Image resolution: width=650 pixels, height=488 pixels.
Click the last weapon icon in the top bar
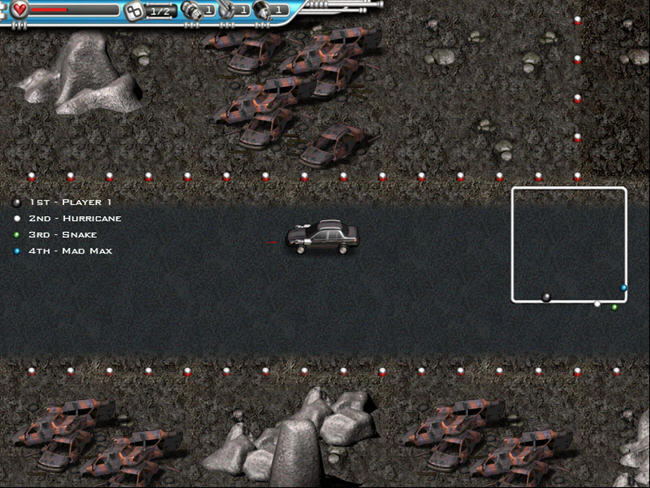tap(262, 11)
